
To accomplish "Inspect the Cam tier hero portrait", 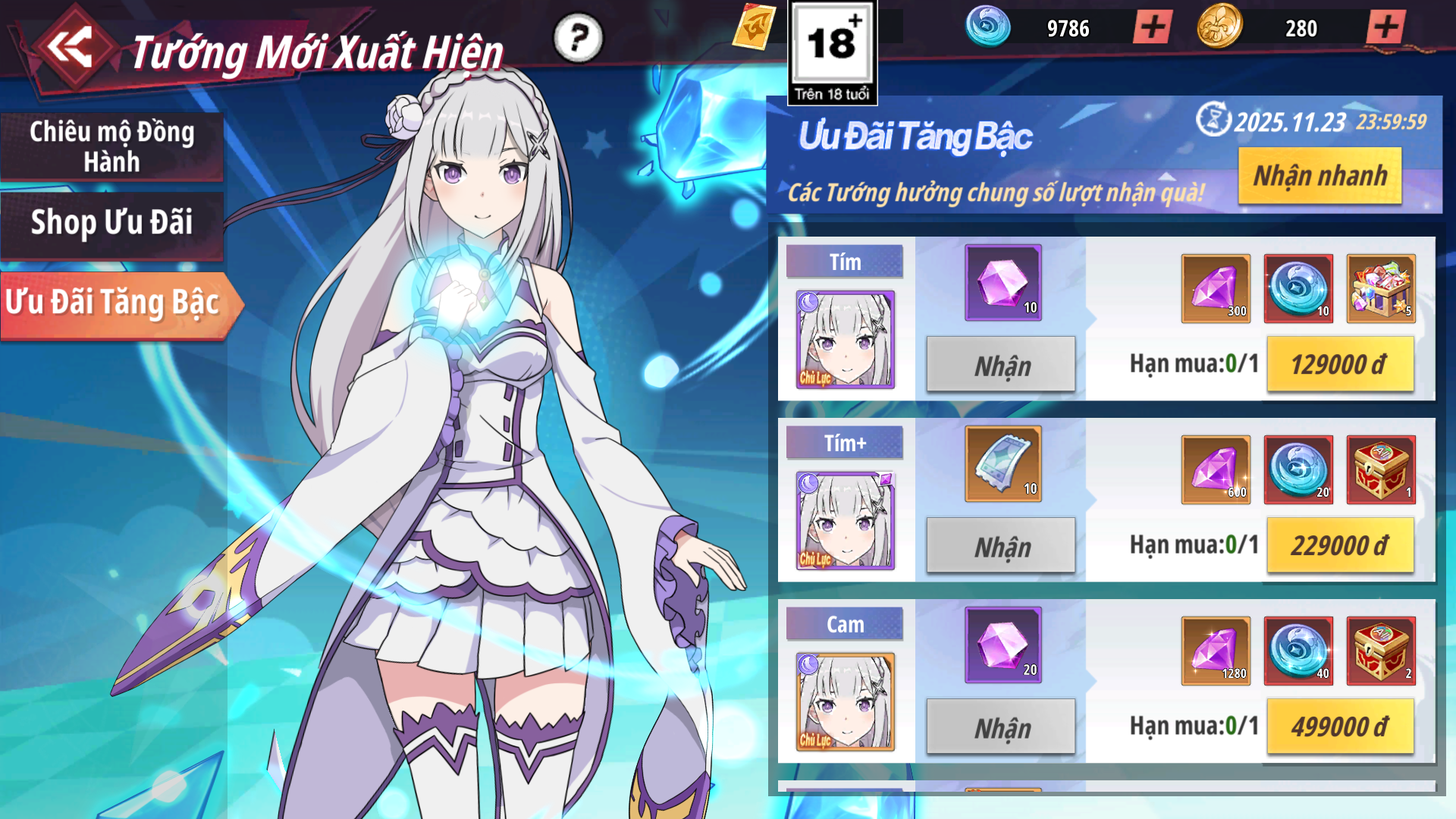I will (x=845, y=701).
